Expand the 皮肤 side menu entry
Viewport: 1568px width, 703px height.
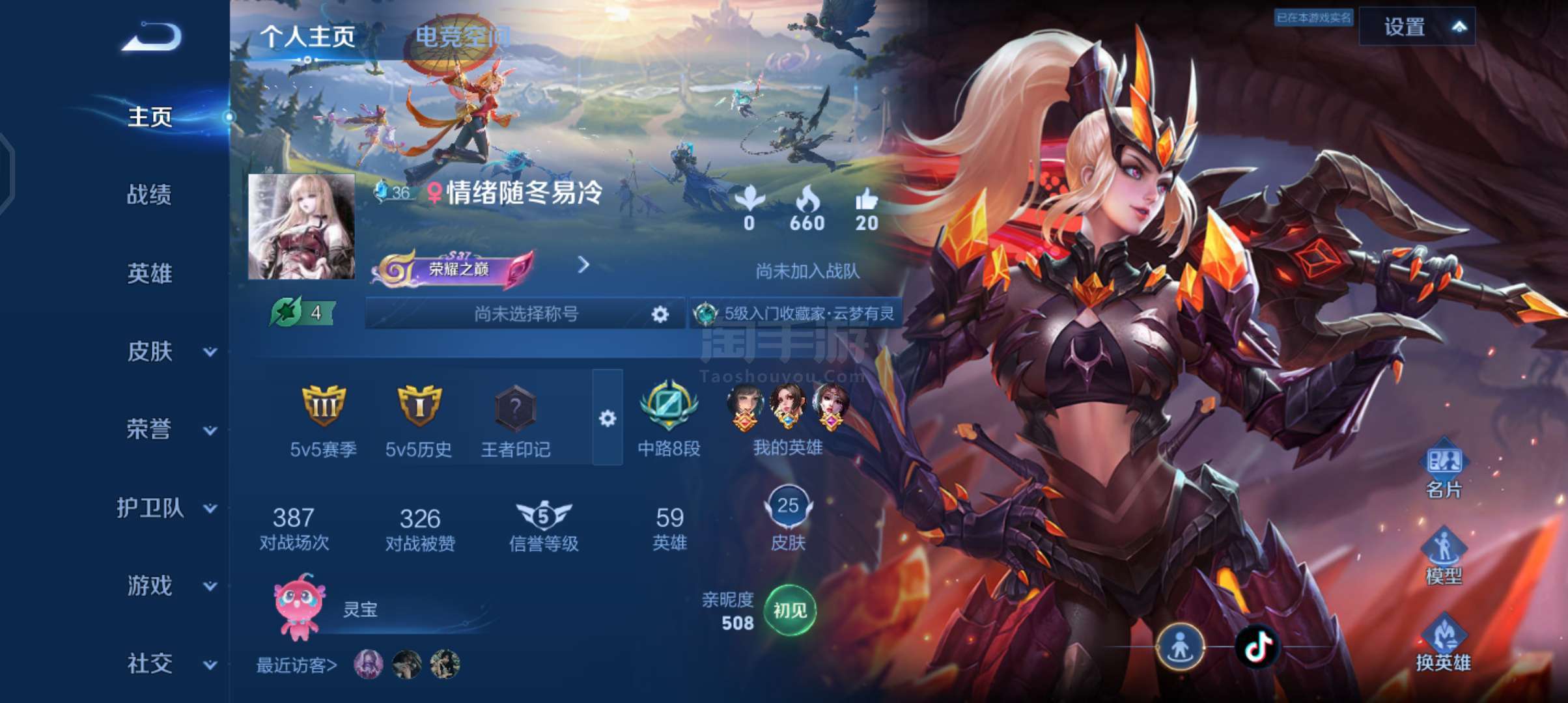tap(169, 351)
